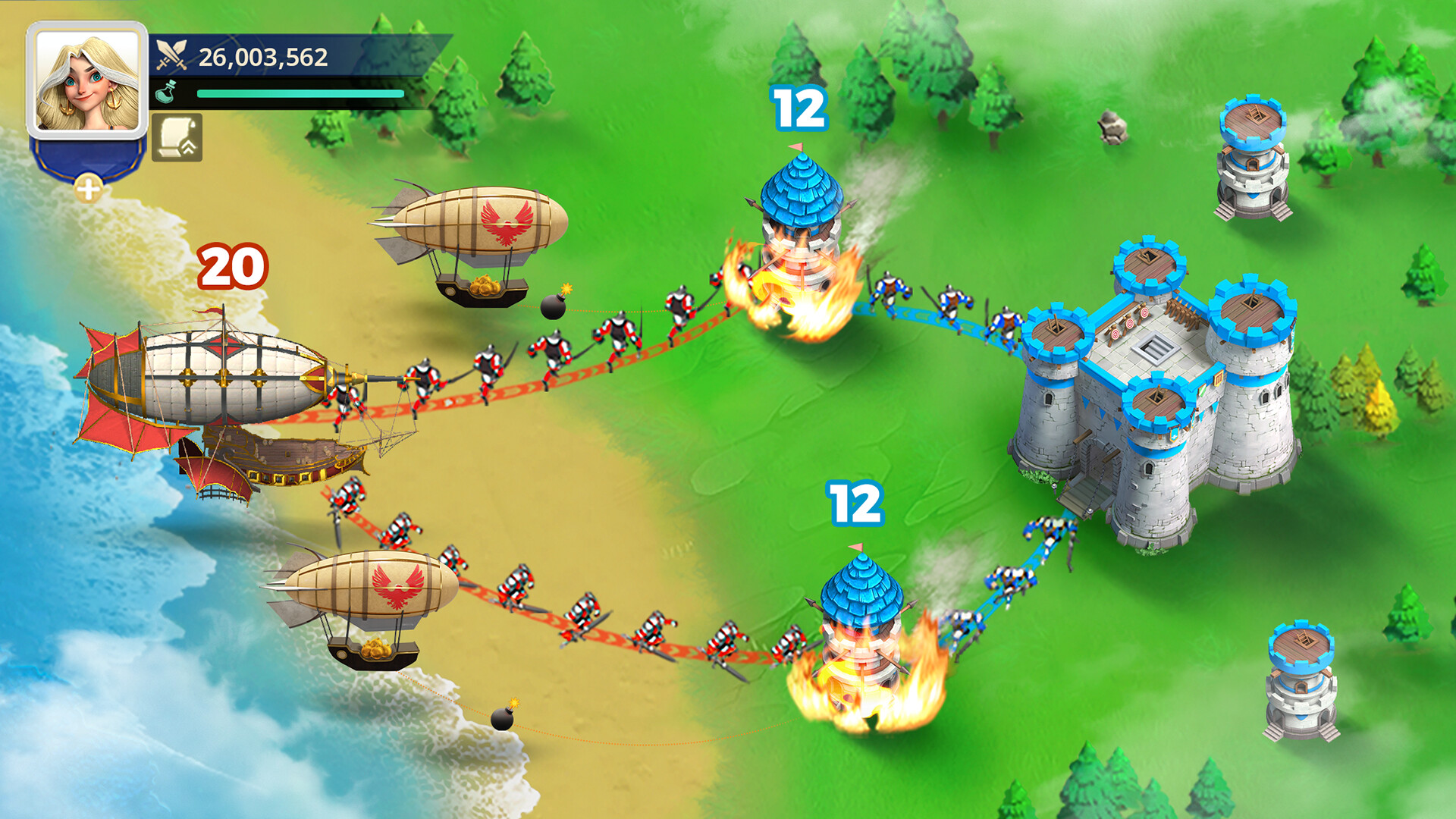Viewport: 1456px width, 819px height.
Task: Click the blue banner frame beneath the portrait
Action: [x=86, y=155]
